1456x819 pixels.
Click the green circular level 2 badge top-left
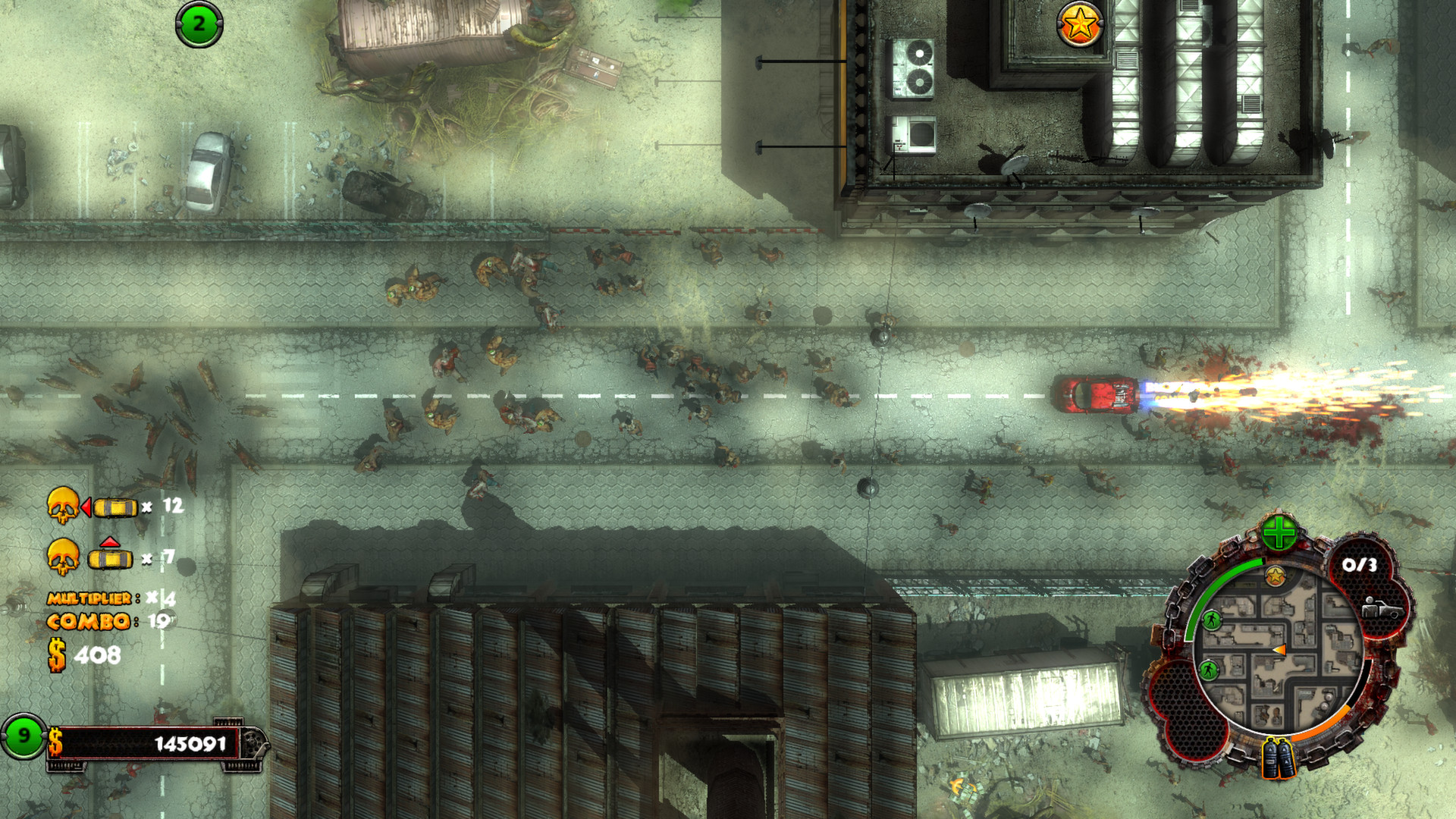(x=199, y=23)
